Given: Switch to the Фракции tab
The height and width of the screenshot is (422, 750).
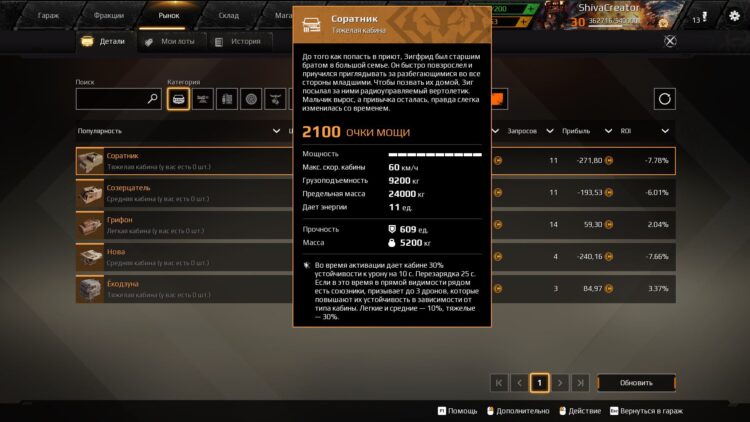Looking at the screenshot, I should [x=108, y=15].
